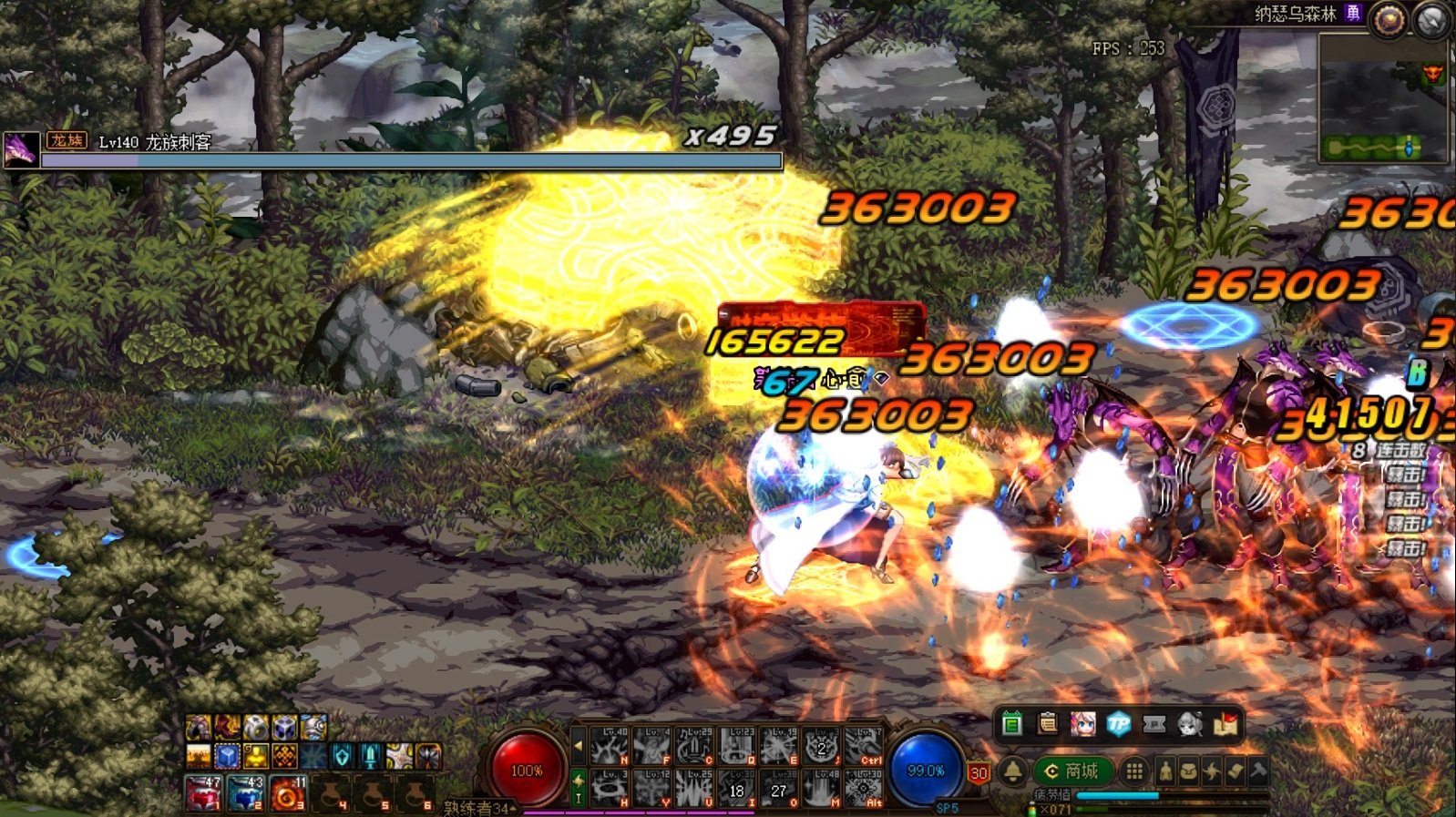Image resolution: width=1456 pixels, height=817 pixels.
Task: Open the green calendar event icon
Action: pos(1011,724)
